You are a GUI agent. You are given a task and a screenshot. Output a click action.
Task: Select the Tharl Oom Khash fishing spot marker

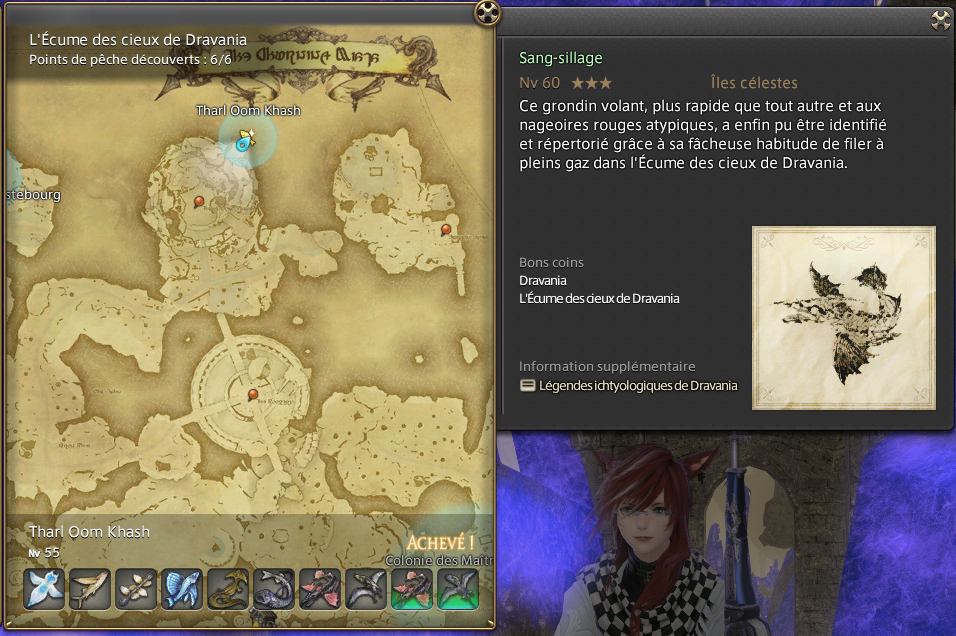pyautogui.click(x=244, y=141)
